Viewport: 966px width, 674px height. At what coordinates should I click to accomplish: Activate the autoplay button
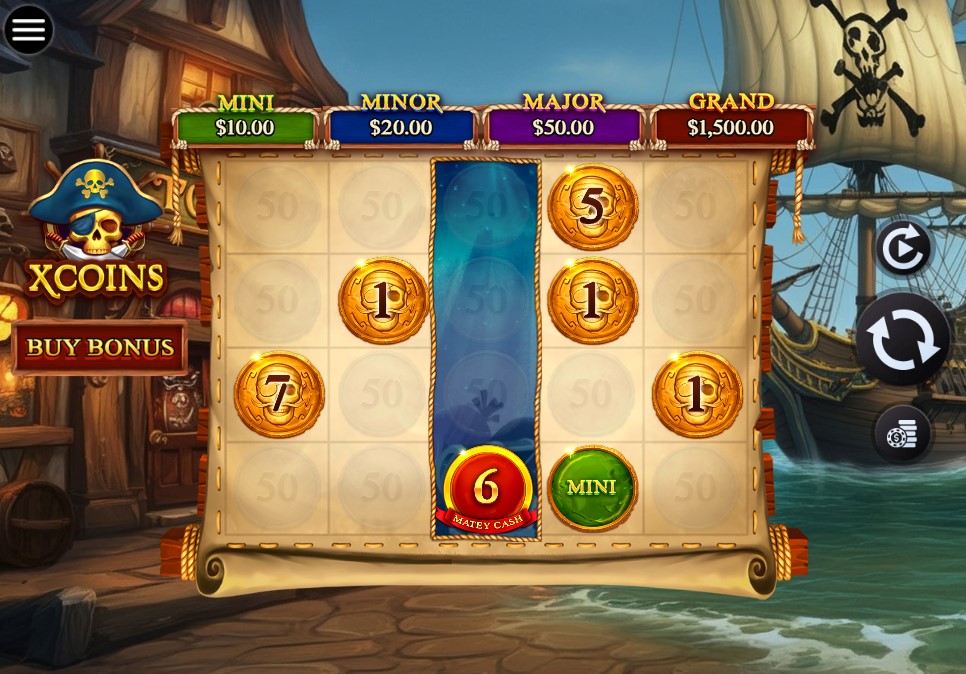pyautogui.click(x=903, y=249)
